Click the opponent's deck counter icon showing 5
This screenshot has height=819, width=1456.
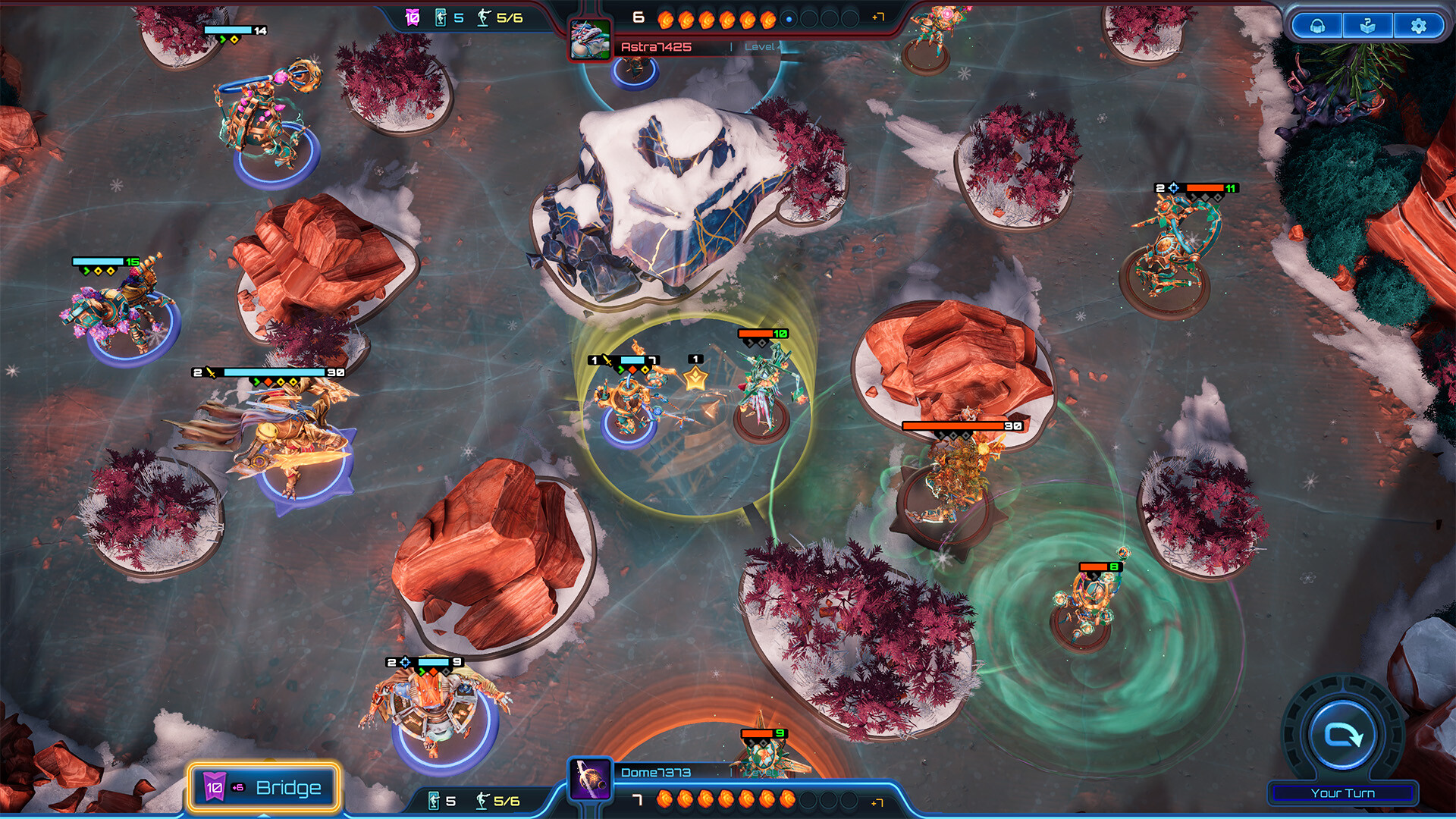click(441, 17)
